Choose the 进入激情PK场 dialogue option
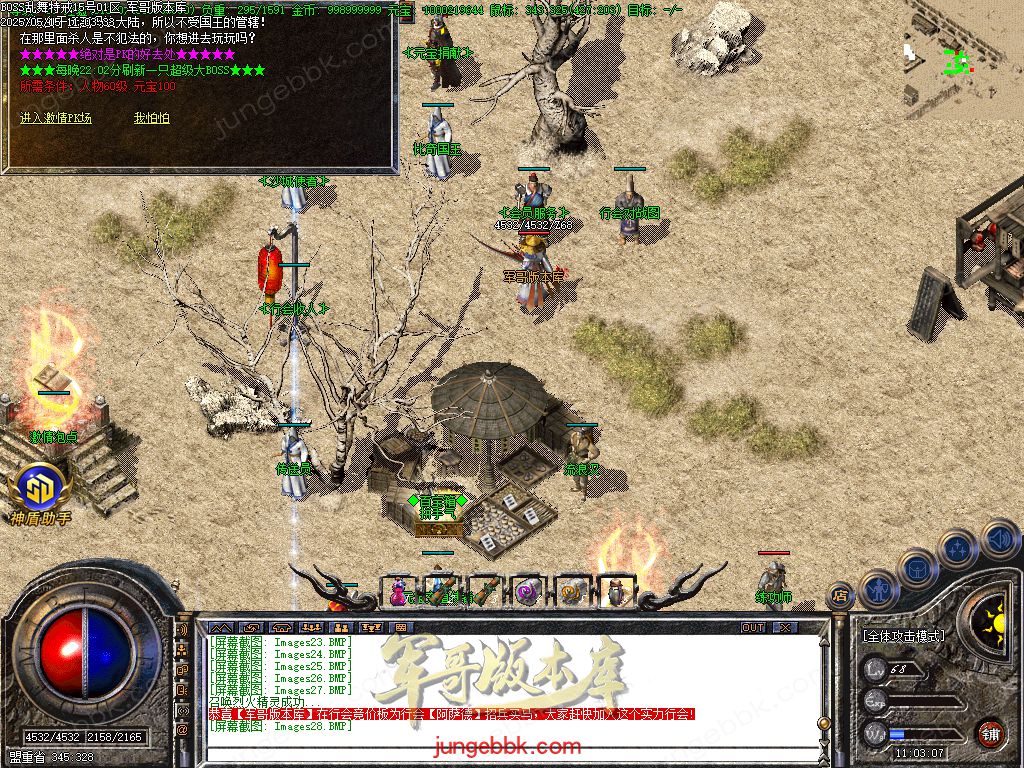Viewport: 1024px width, 768px height. click(x=56, y=118)
